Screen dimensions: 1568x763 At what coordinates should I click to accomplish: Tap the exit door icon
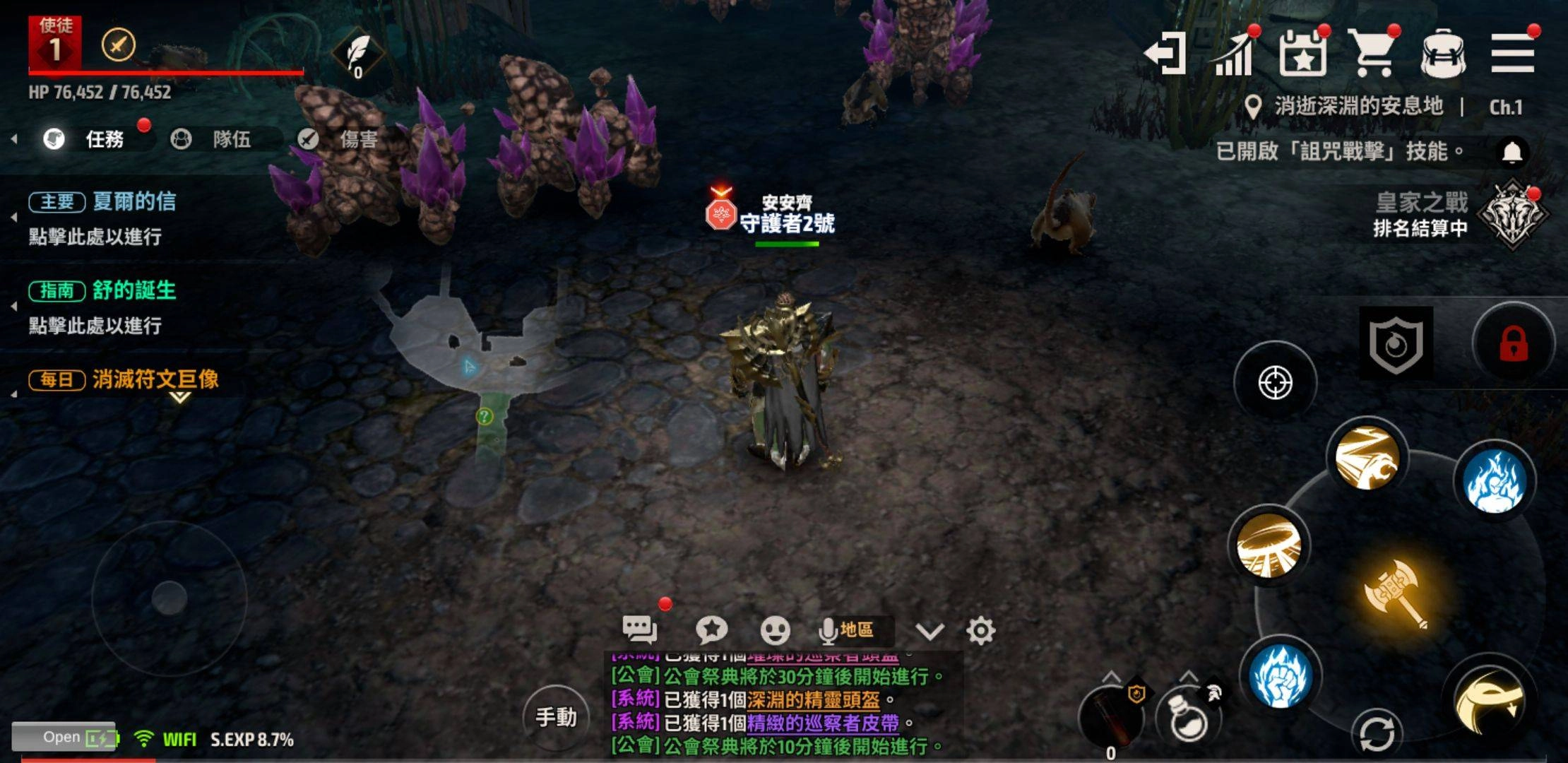click(x=1165, y=54)
